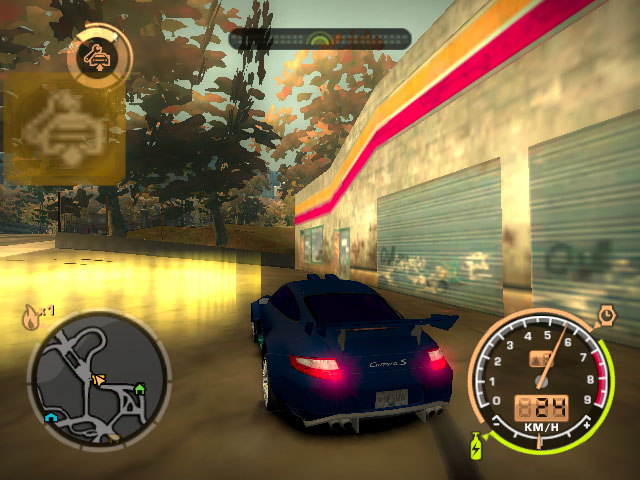Screen dimensions: 640x480
Task: Activate the speedbreaker stopwatch icon
Action: coord(606,317)
